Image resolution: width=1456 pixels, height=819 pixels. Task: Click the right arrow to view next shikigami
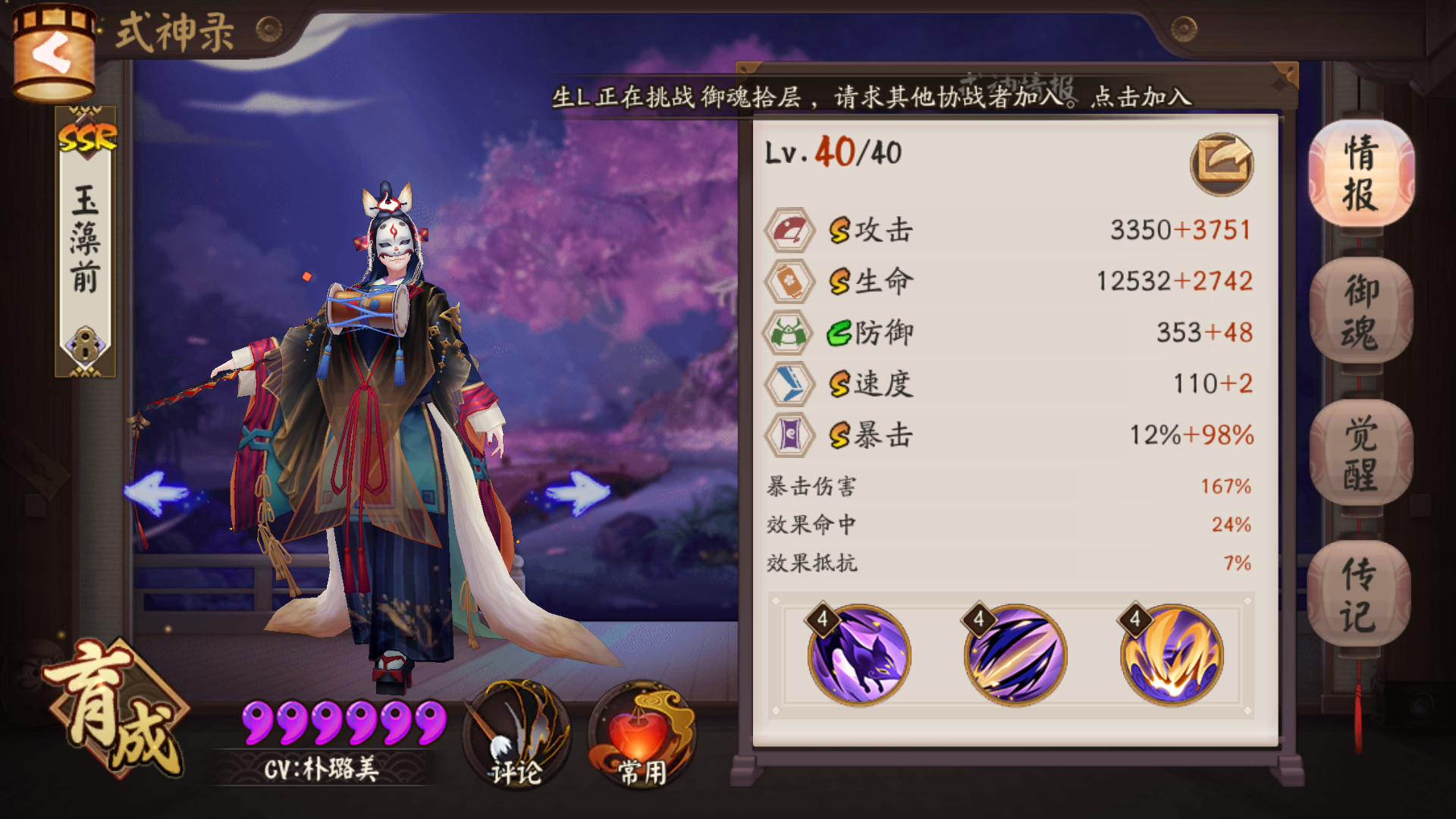point(580,493)
